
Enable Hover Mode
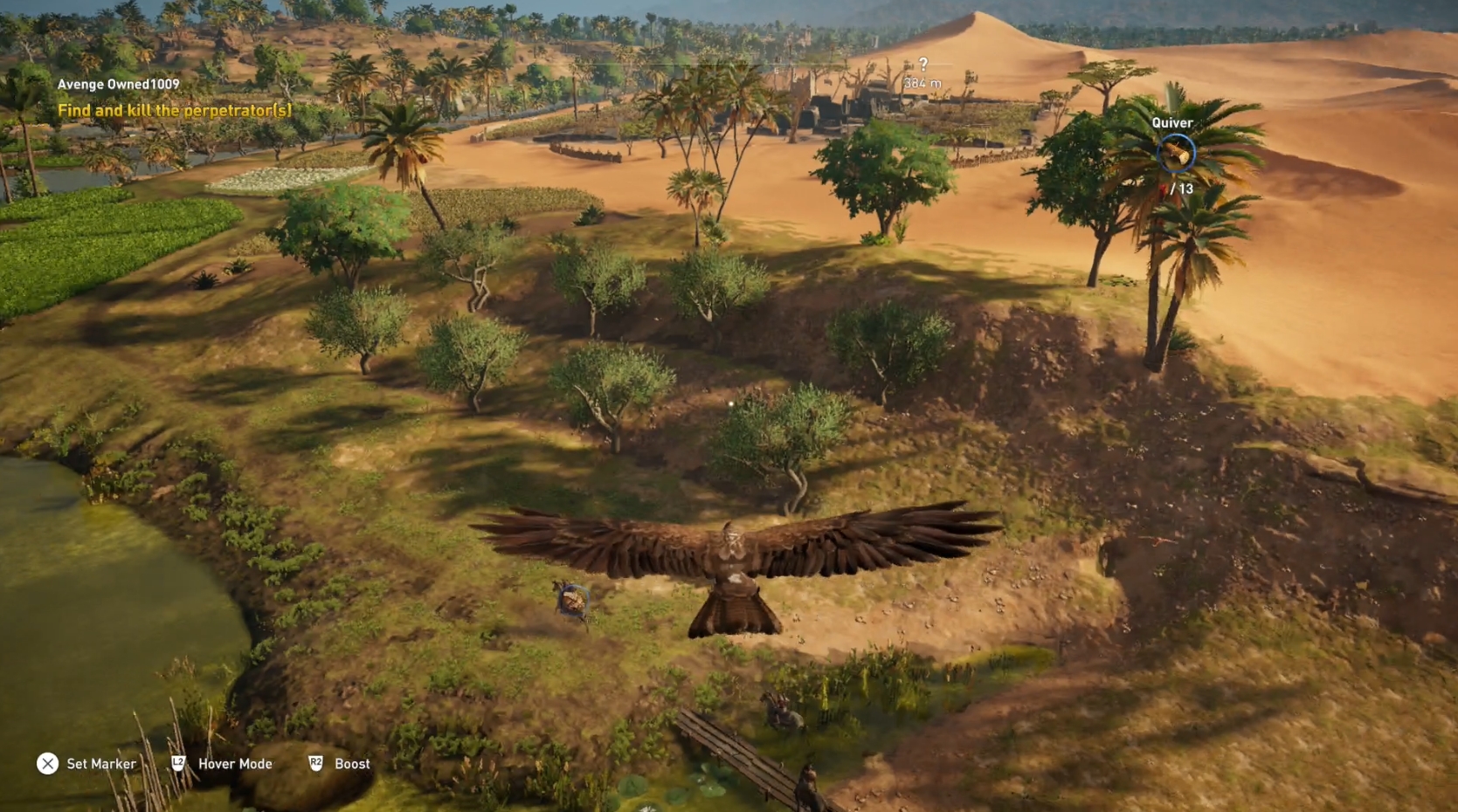237,764
